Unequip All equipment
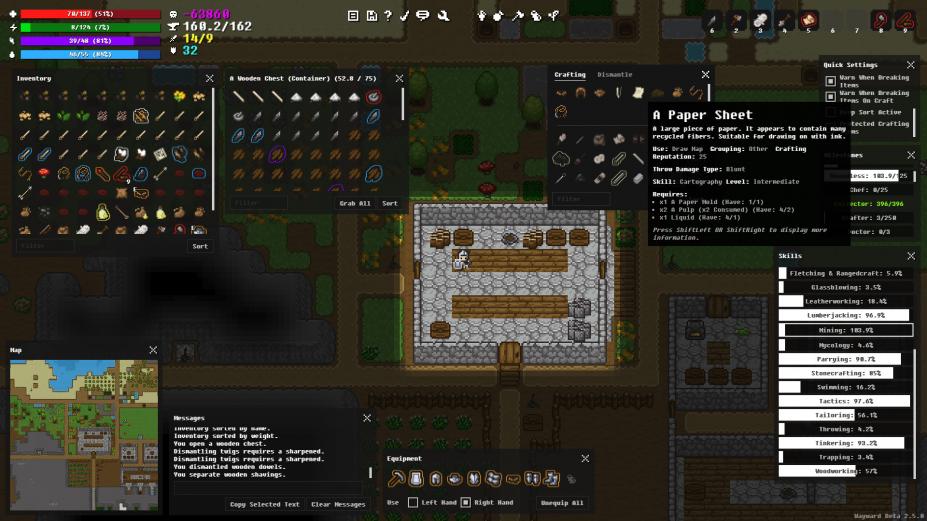The height and width of the screenshot is (521, 927). coord(561,502)
